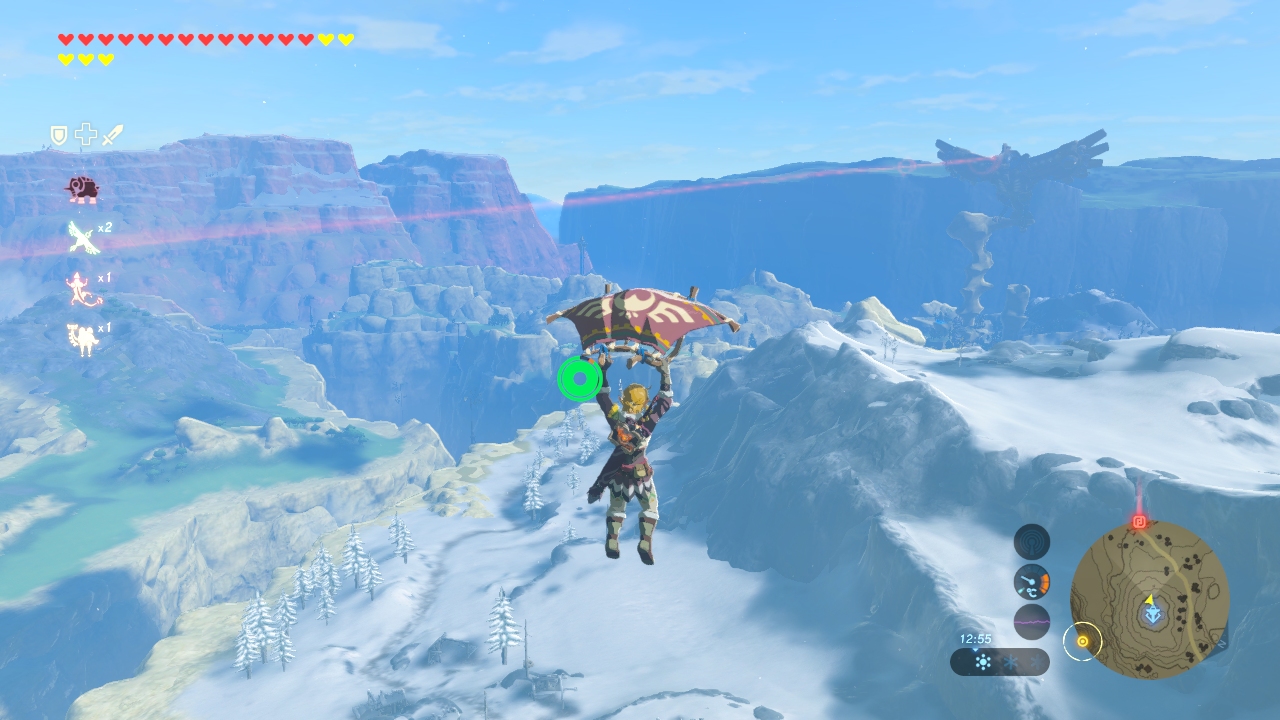Trigger the Urbosa's Fury camel icon

pos(82,339)
